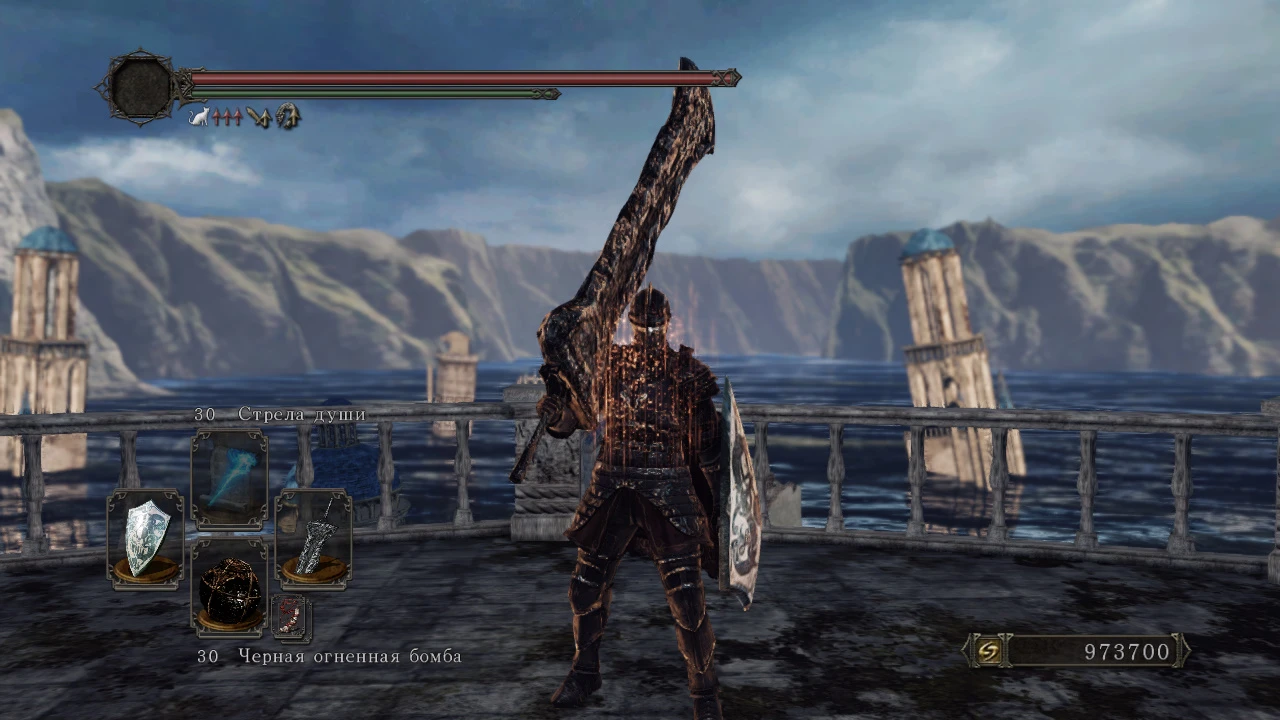Click the count "30" beside the firebomb label

pyautogui.click(x=205, y=657)
